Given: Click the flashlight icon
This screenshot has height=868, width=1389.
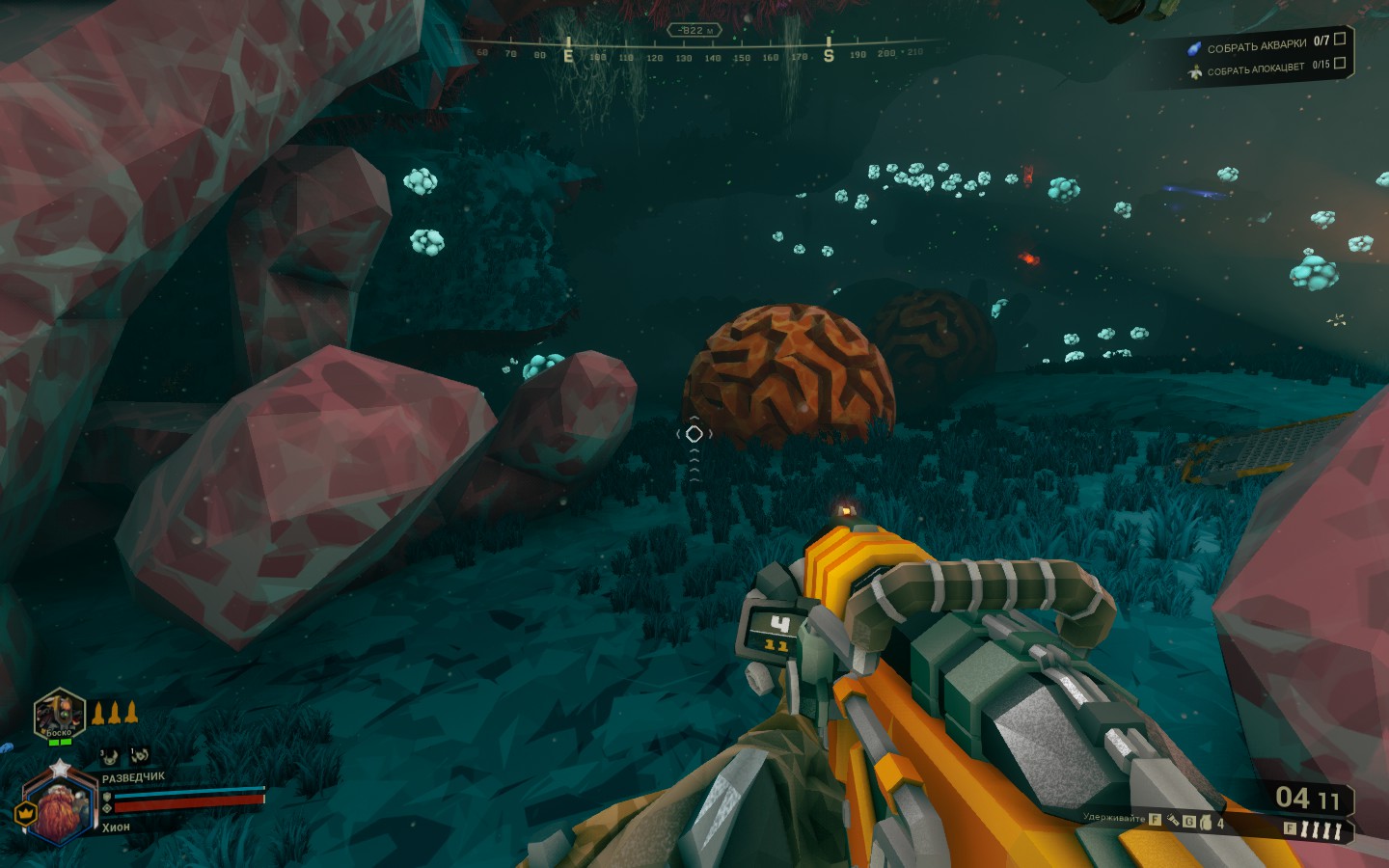Looking at the screenshot, I should [x=1173, y=821].
